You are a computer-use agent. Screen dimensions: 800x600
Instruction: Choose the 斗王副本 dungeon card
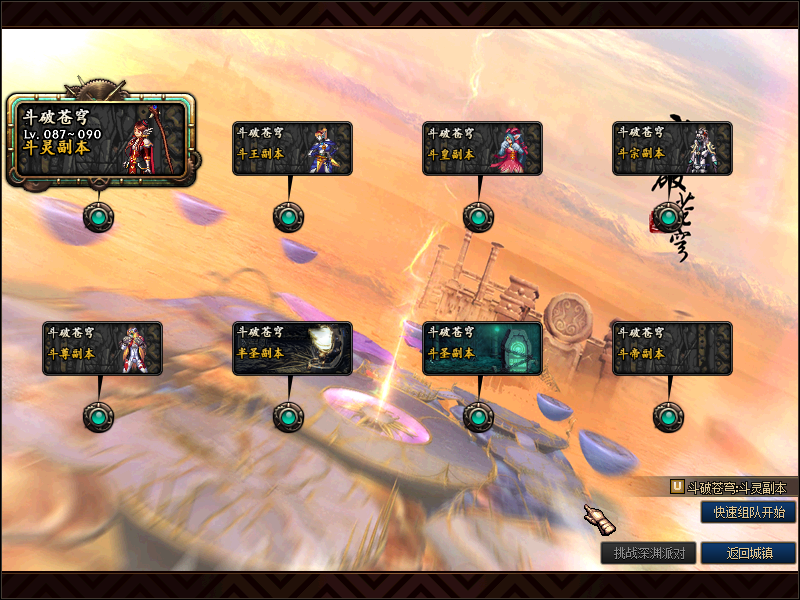(x=292, y=148)
